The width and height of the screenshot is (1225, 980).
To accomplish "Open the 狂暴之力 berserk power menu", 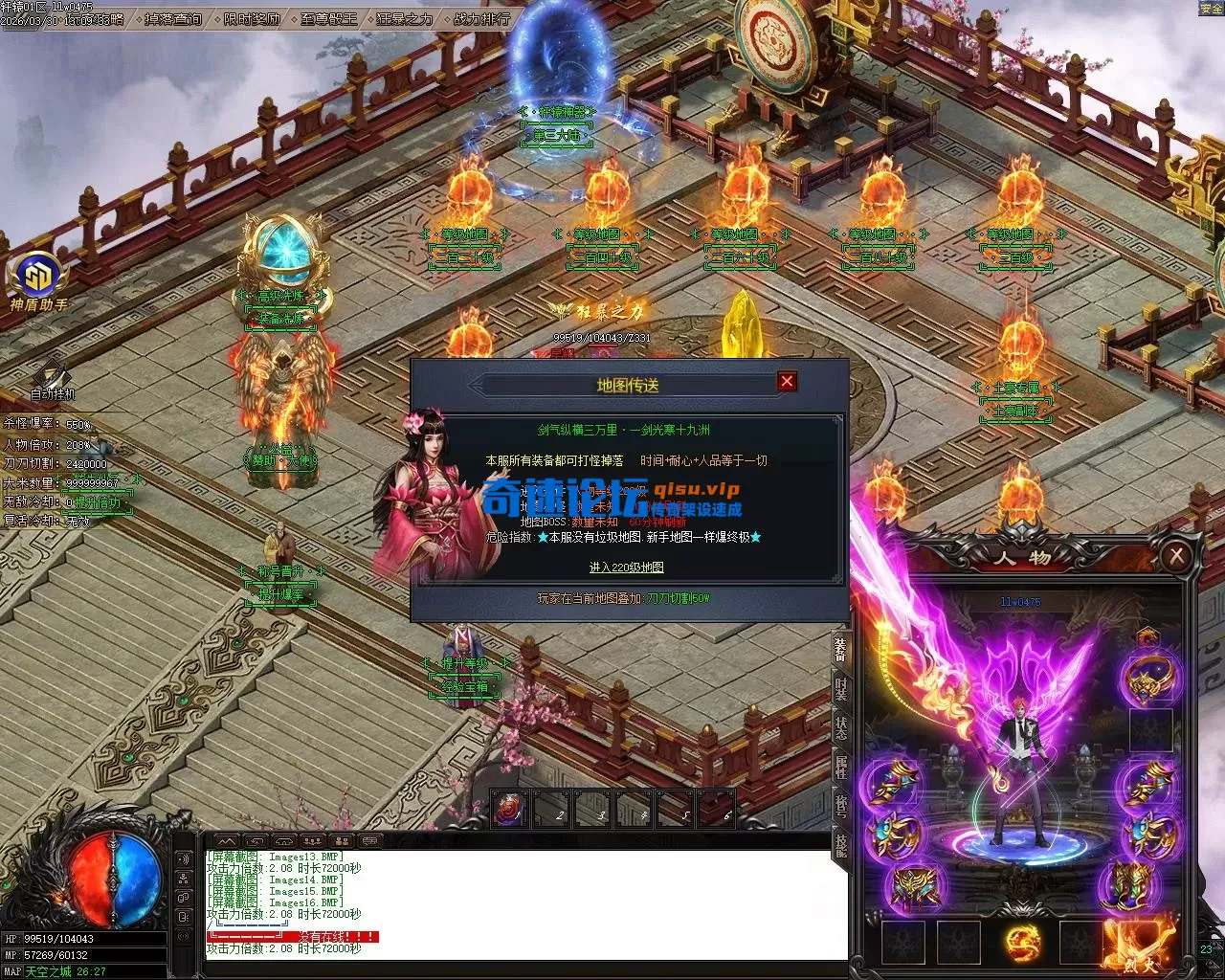I will tap(404, 18).
